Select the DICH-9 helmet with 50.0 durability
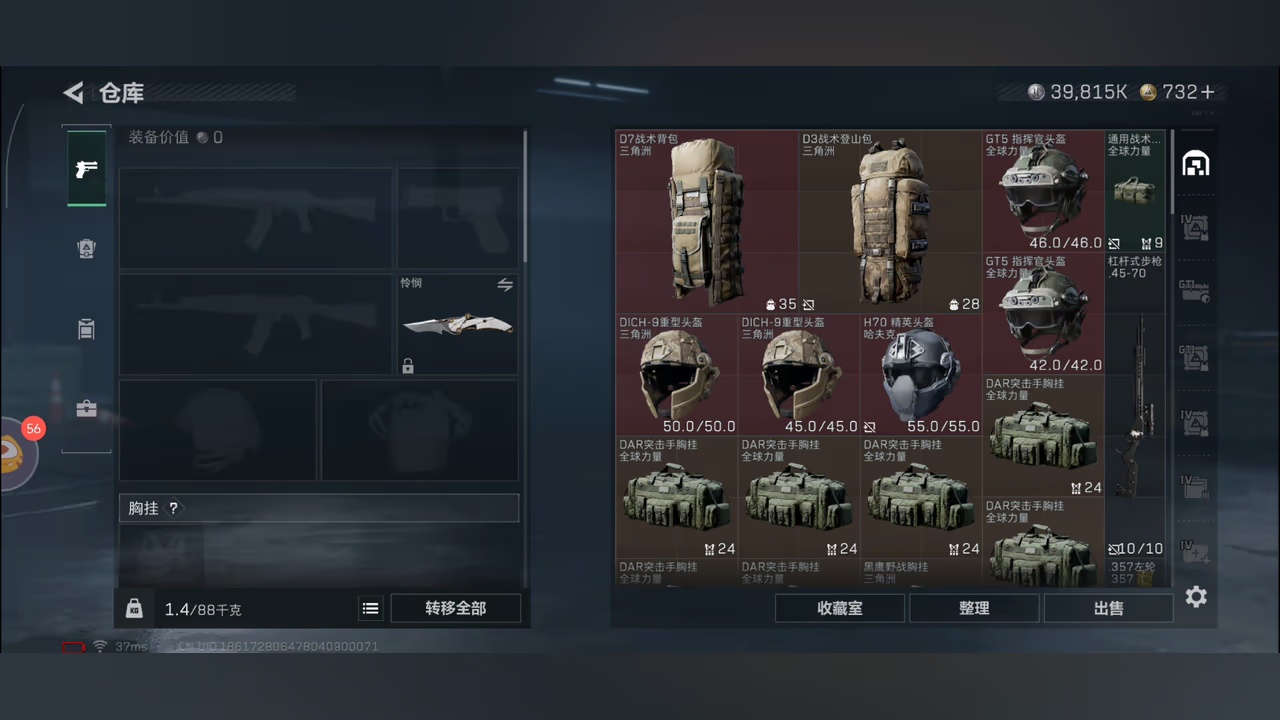1280x720 pixels. point(676,375)
